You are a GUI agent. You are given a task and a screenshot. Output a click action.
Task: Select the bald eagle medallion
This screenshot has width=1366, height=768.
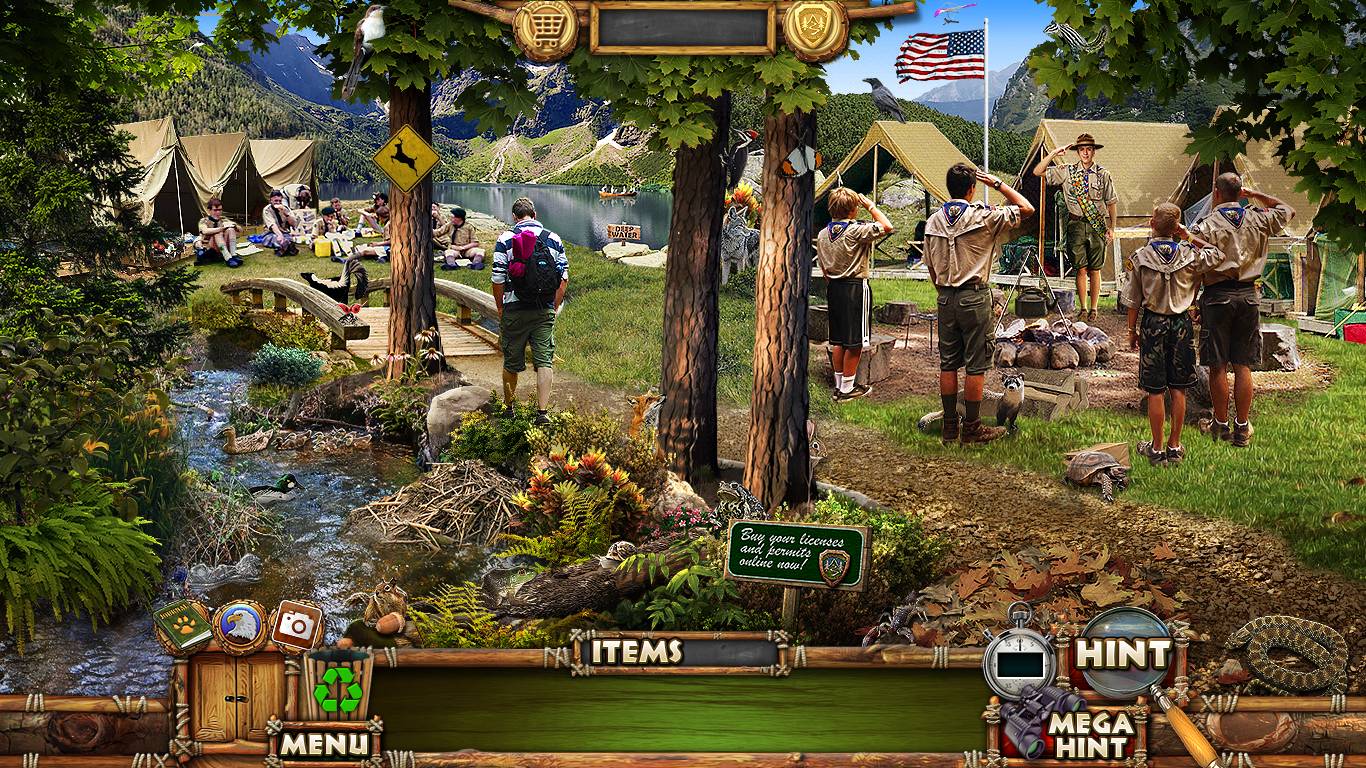[240, 626]
